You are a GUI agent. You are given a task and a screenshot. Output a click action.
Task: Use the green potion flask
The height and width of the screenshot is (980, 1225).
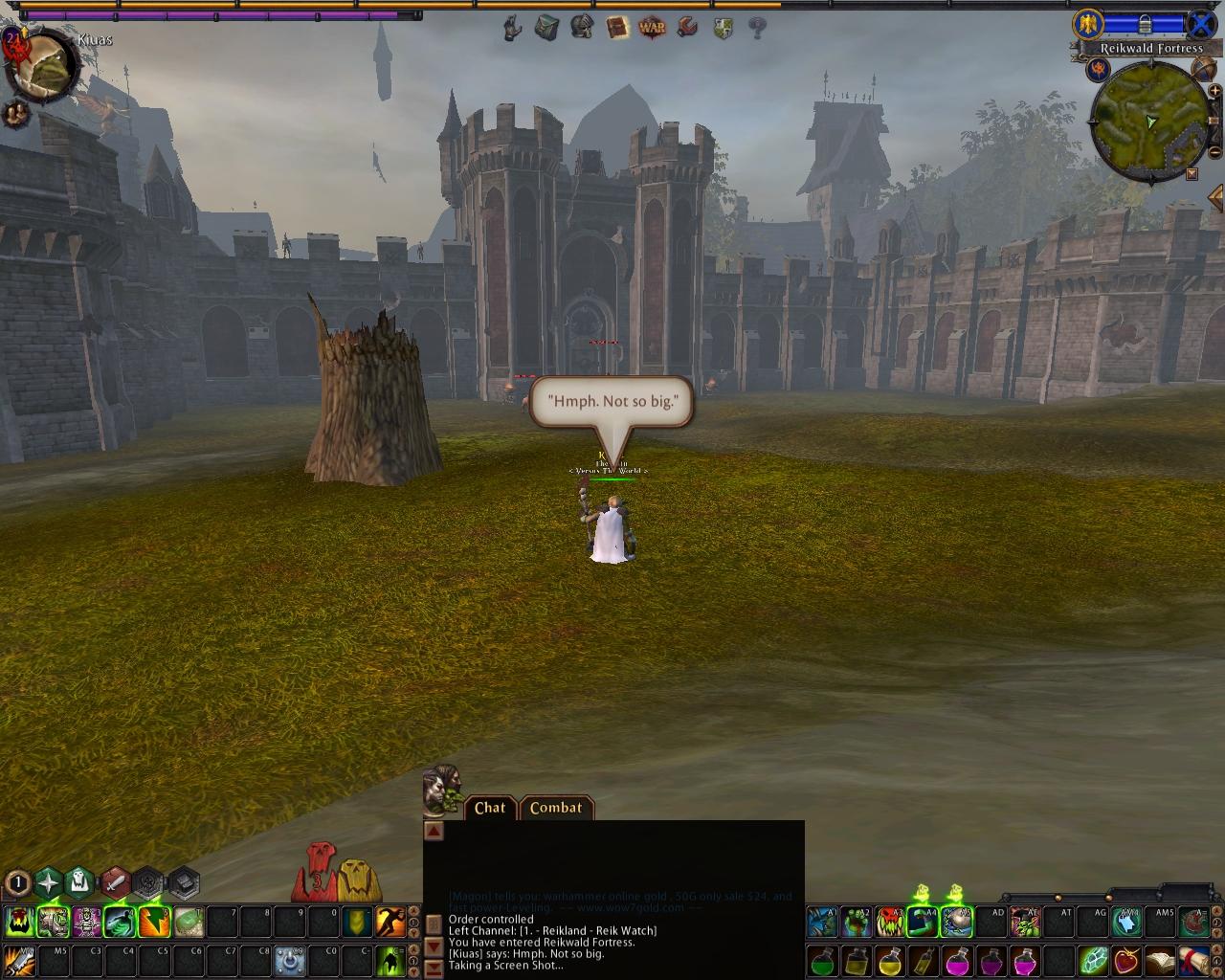pos(824,959)
